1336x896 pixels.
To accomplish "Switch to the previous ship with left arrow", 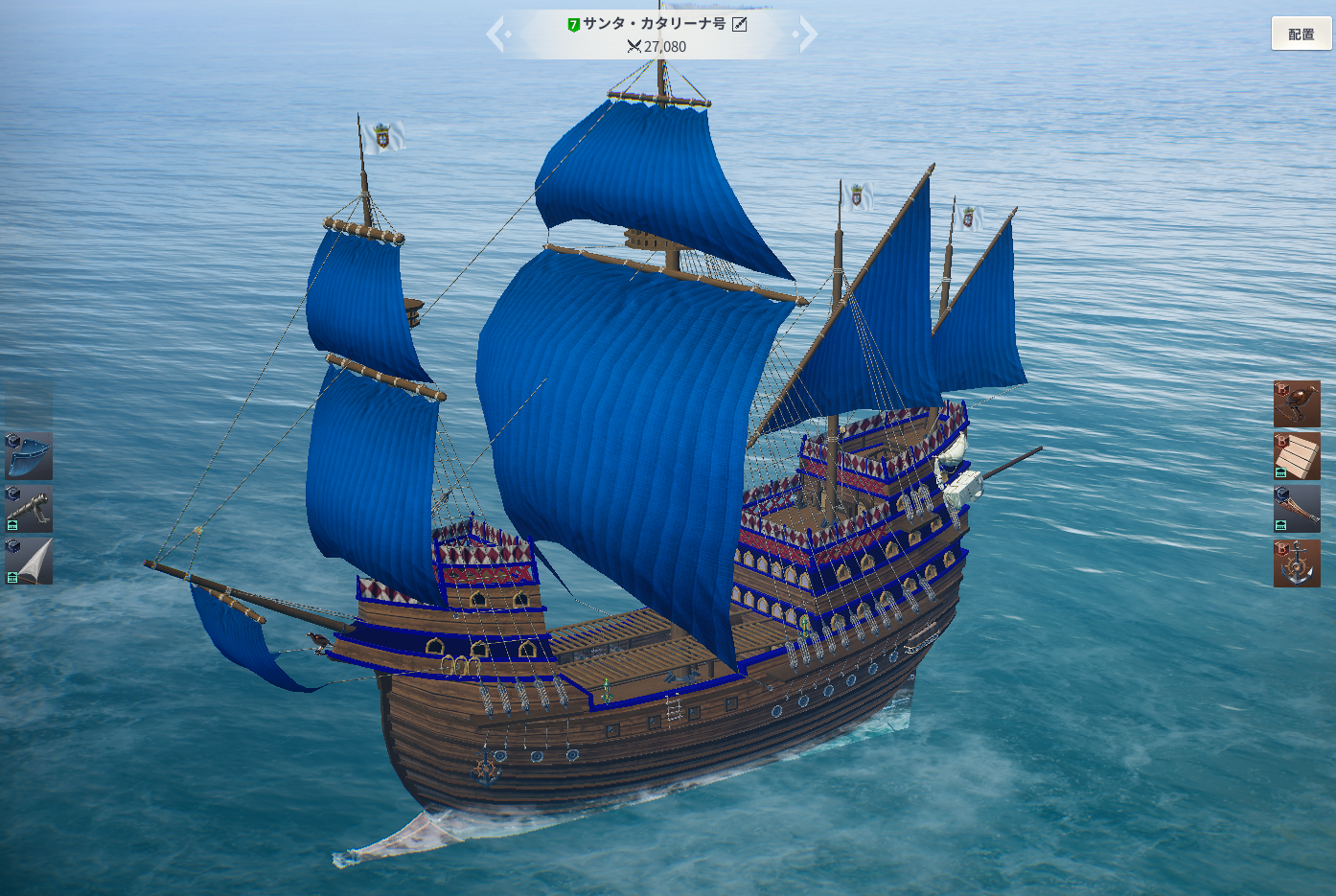I will tap(495, 34).
